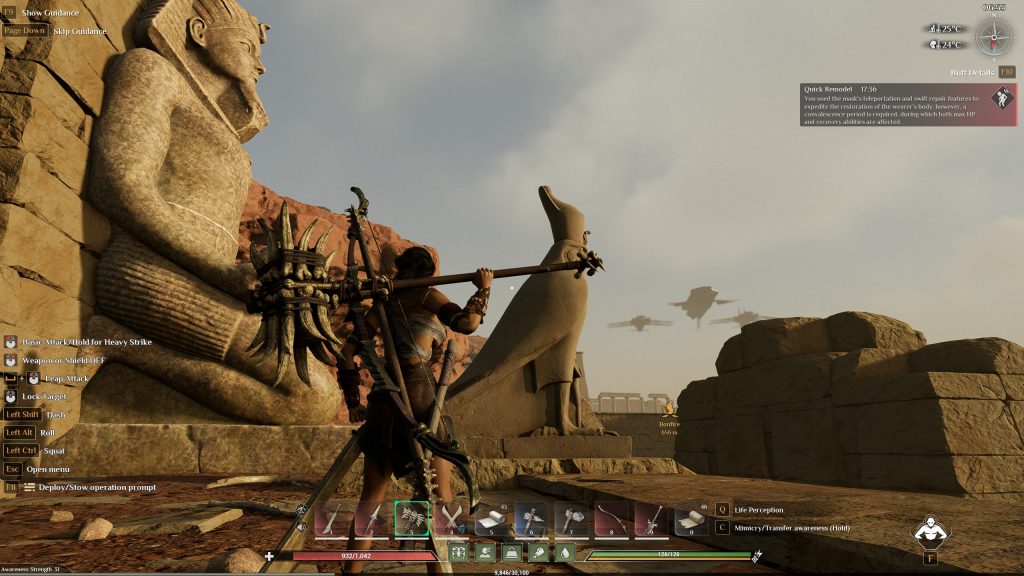1024x576 pixels.
Task: Click the compass in the corner
Action: (x=994, y=36)
